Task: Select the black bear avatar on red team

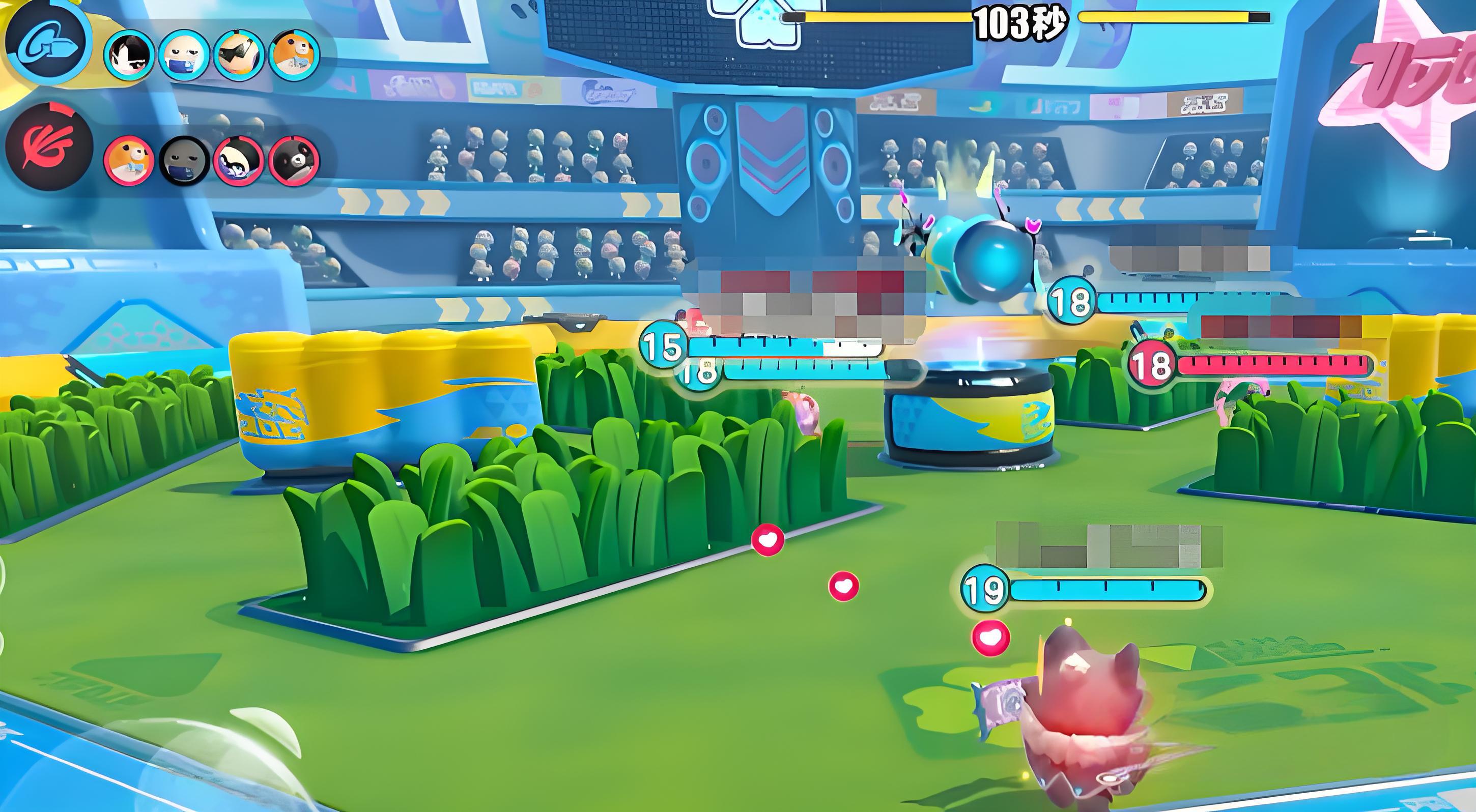Action: pyautogui.click(x=294, y=160)
